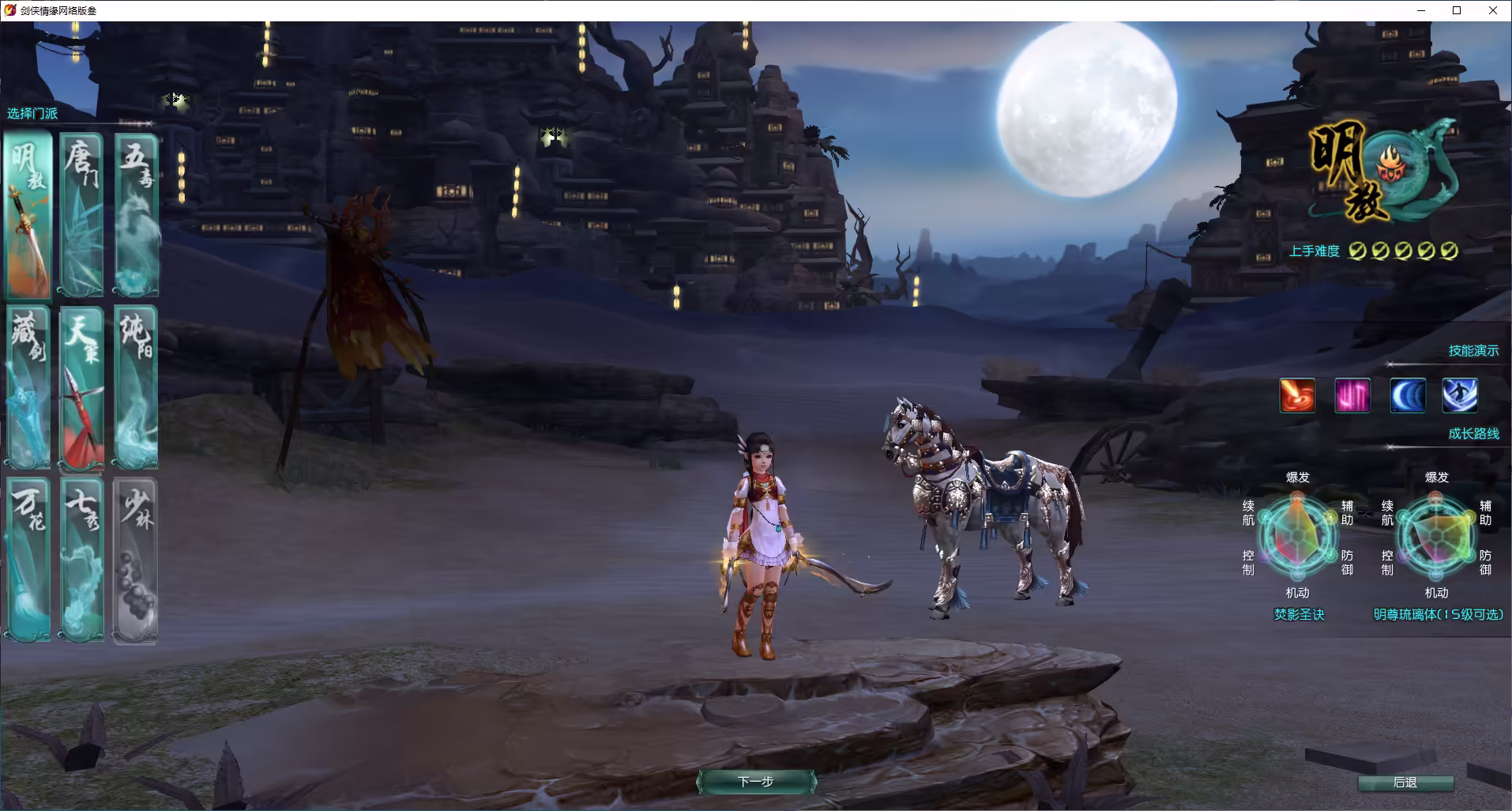Choose the 唐门 sect card
This screenshot has height=811, width=1512.
click(x=82, y=215)
